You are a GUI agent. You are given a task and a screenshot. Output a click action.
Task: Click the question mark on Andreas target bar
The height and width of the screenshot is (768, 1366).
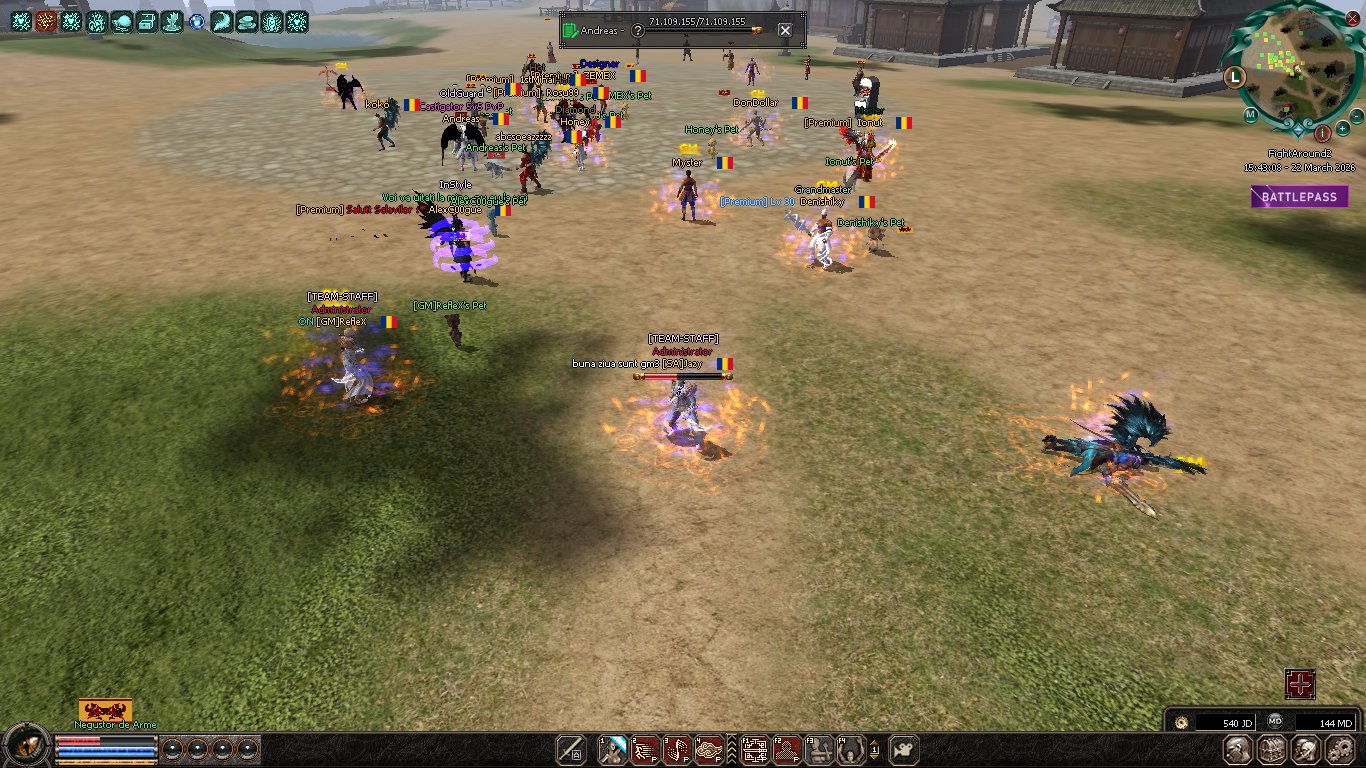coord(638,31)
